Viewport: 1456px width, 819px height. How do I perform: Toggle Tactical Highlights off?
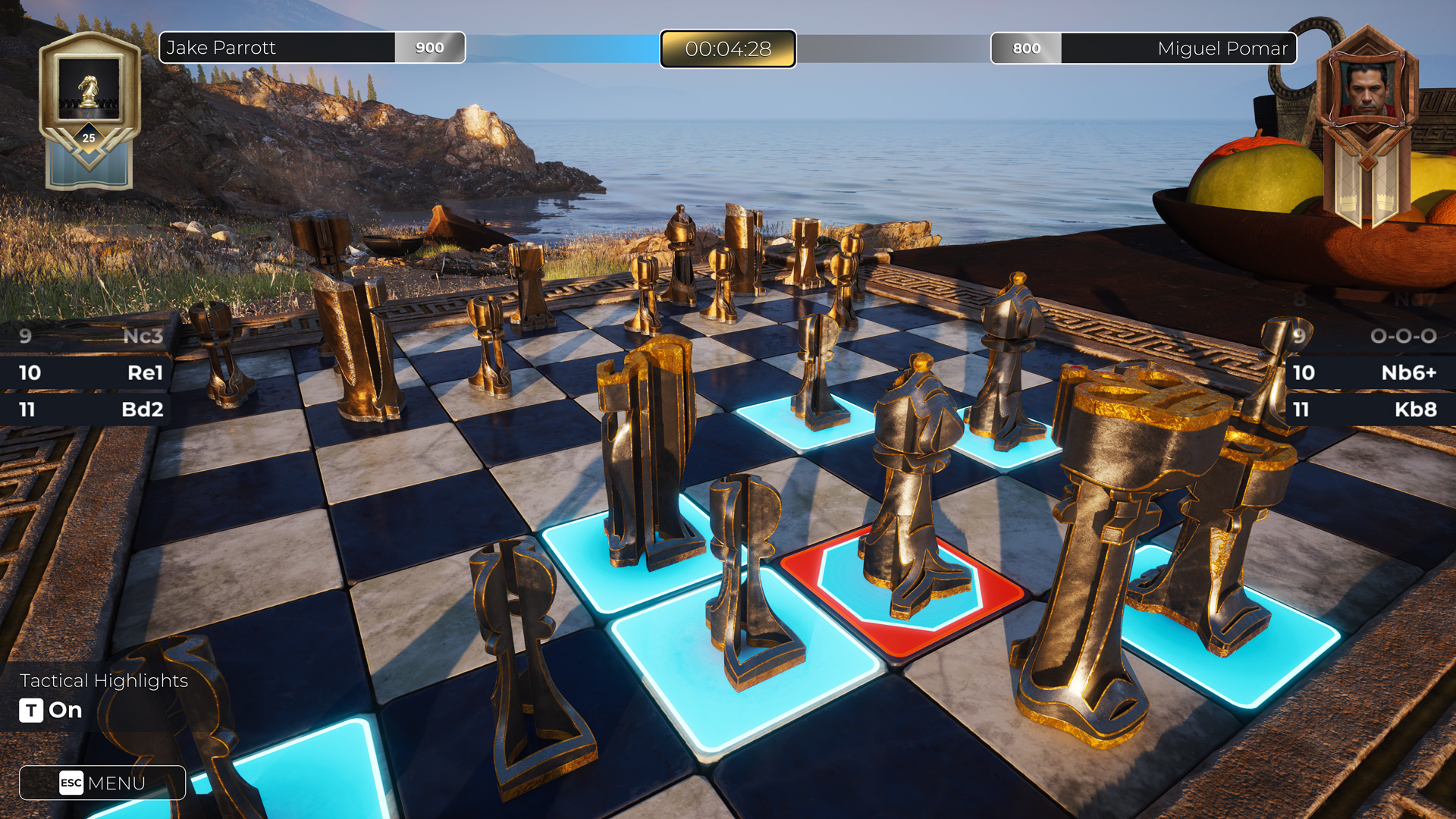coord(64,711)
